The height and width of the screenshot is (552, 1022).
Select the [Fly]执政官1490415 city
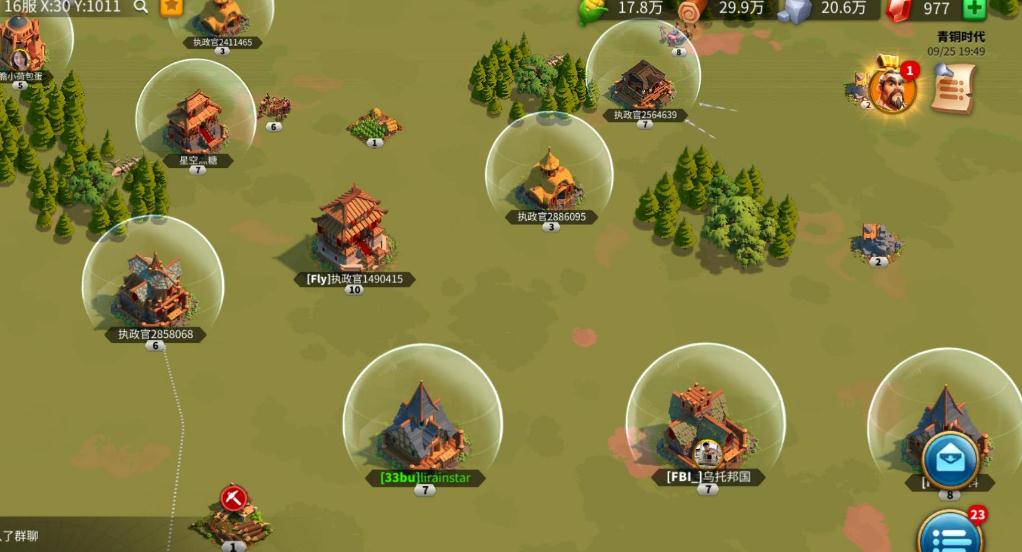point(351,230)
